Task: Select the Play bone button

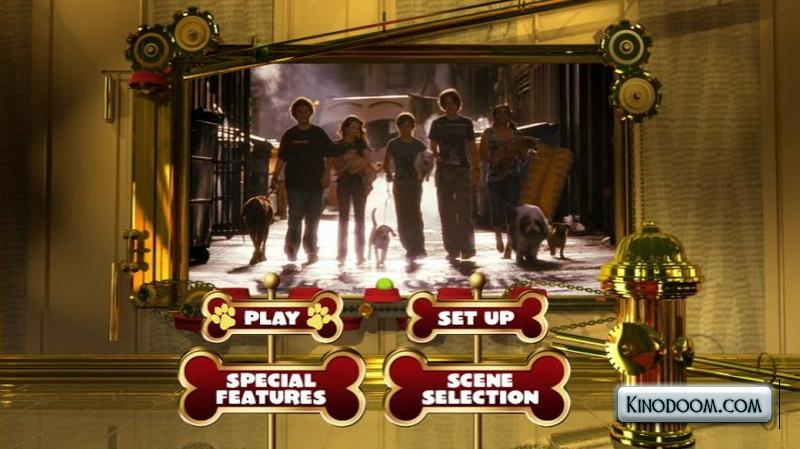Action: [272, 318]
